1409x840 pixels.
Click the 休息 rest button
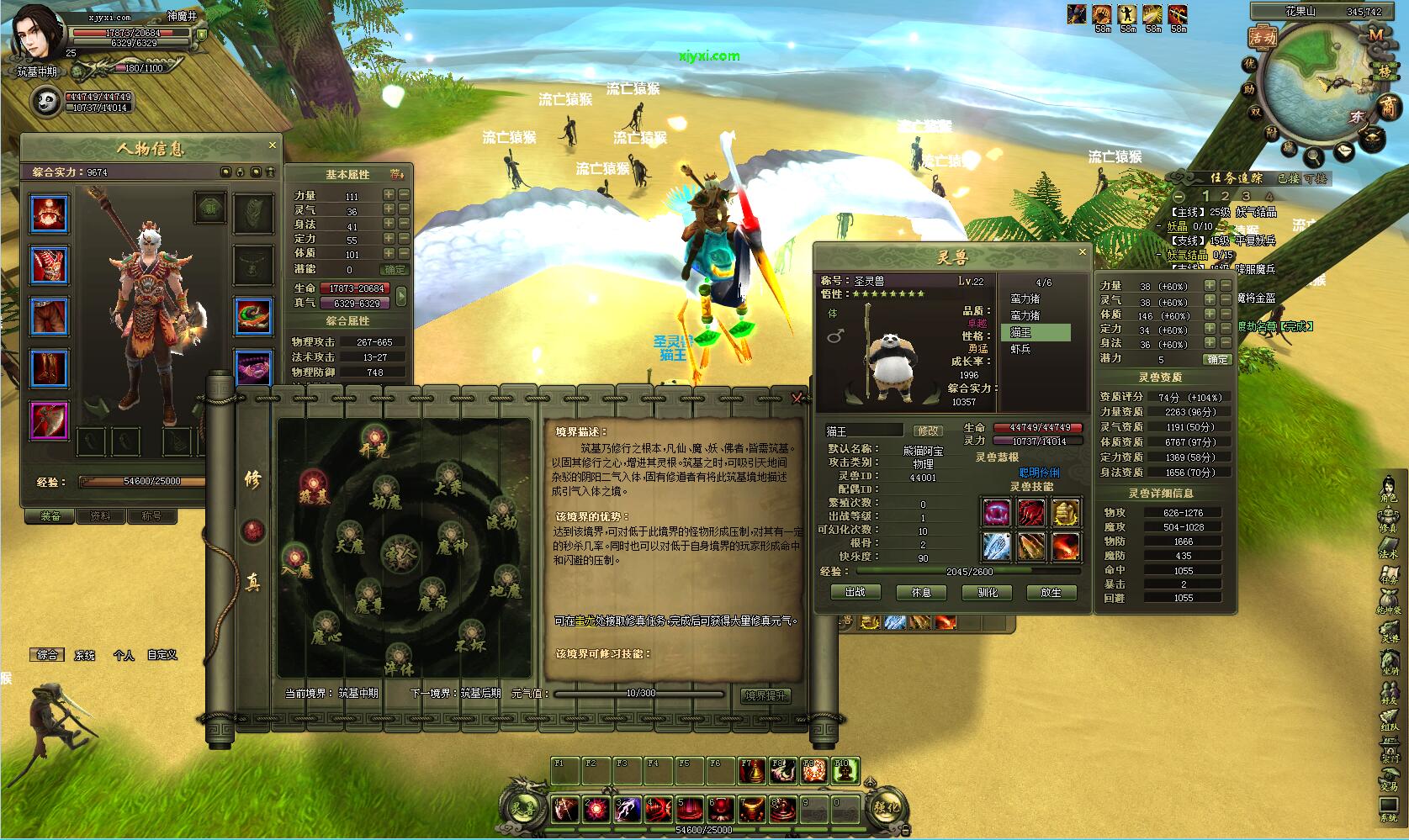click(921, 592)
